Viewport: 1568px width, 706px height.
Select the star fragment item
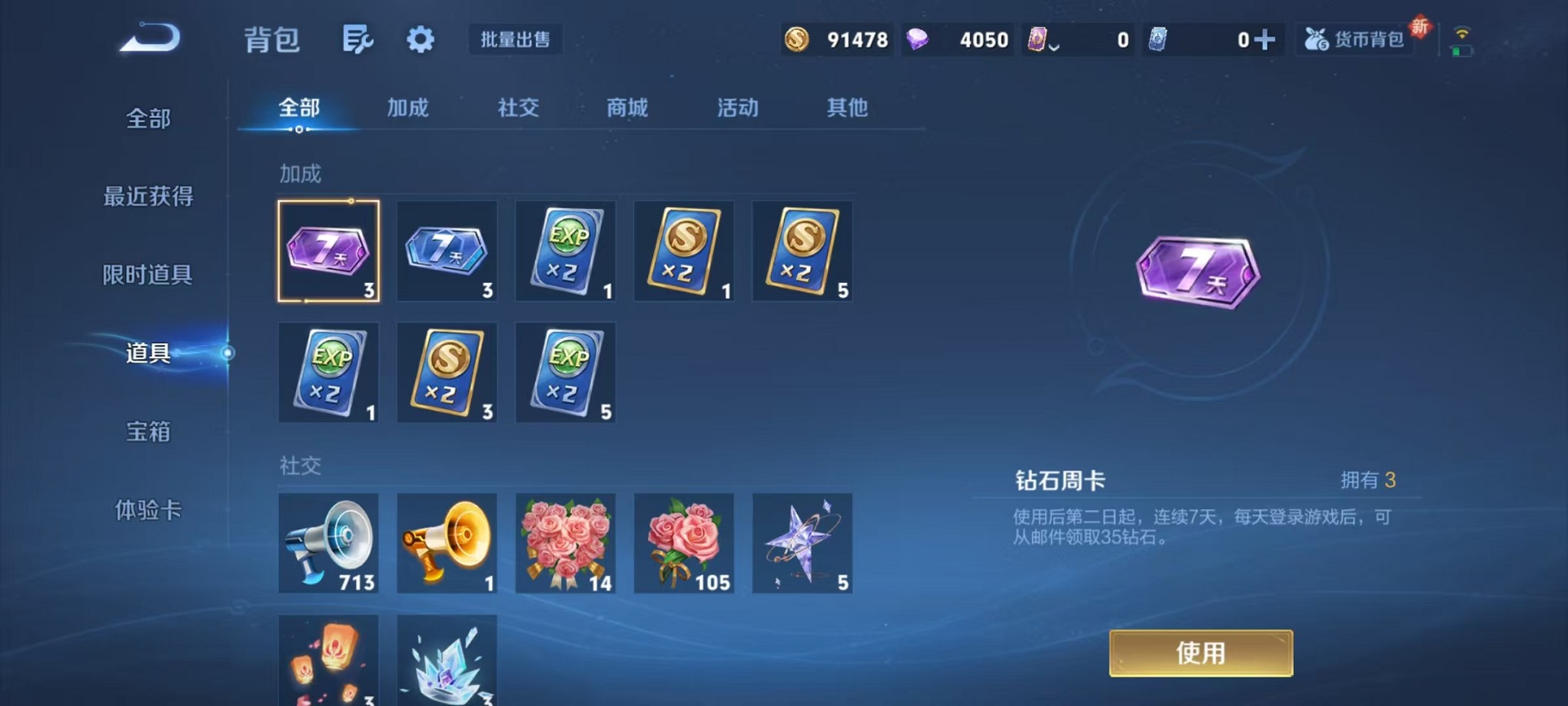[x=802, y=544]
